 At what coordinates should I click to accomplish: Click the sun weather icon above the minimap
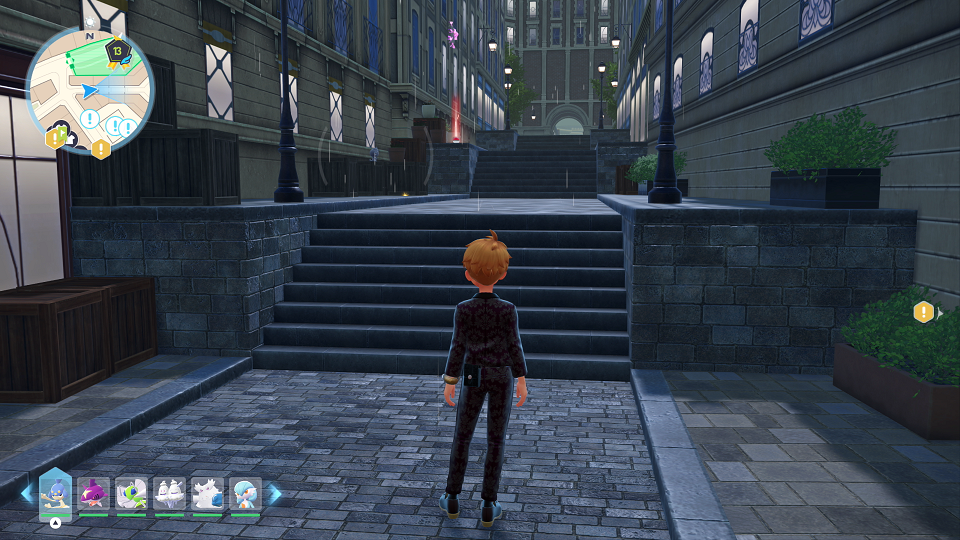[91, 20]
